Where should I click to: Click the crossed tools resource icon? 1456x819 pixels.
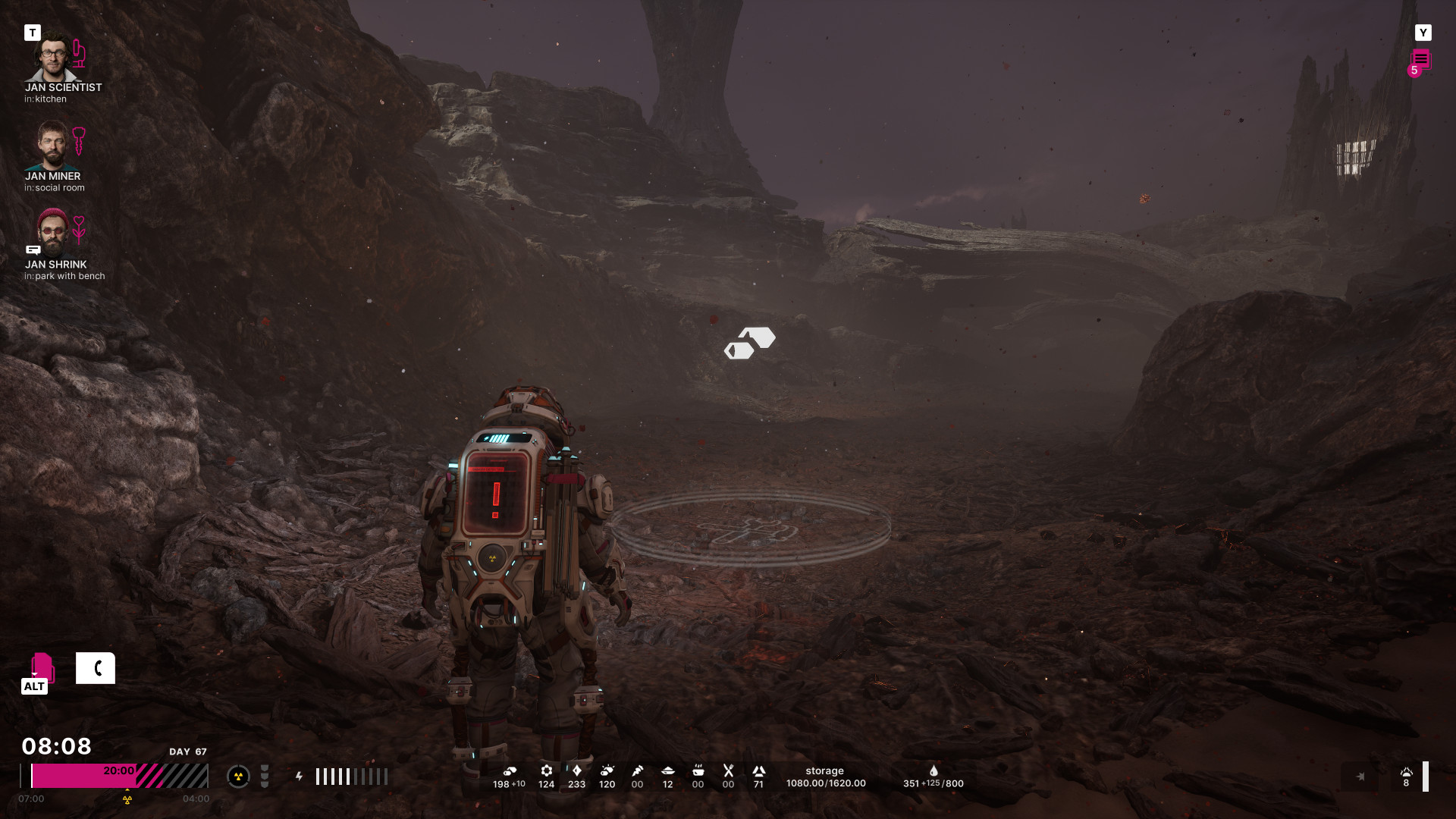(x=728, y=770)
